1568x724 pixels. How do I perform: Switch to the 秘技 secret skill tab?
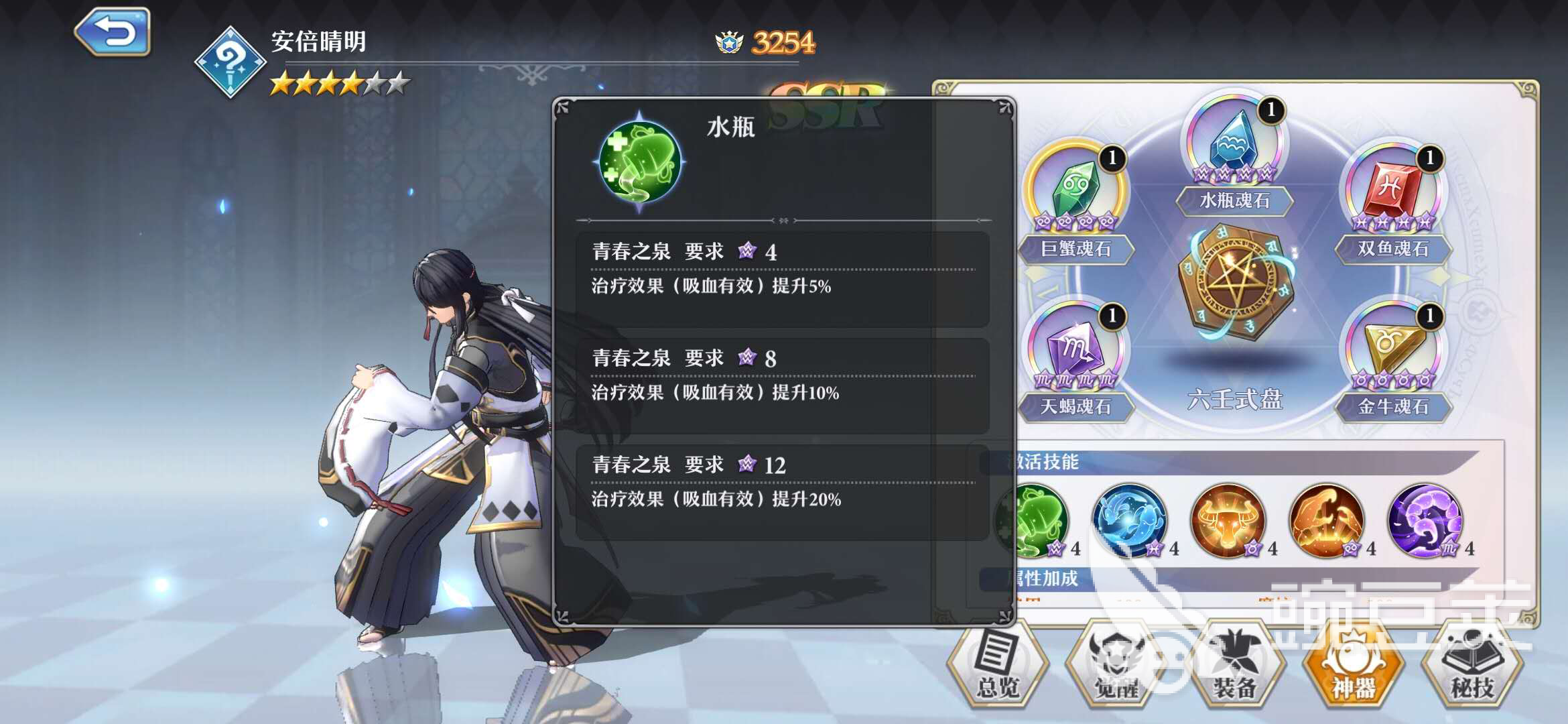pyautogui.click(x=1472, y=666)
